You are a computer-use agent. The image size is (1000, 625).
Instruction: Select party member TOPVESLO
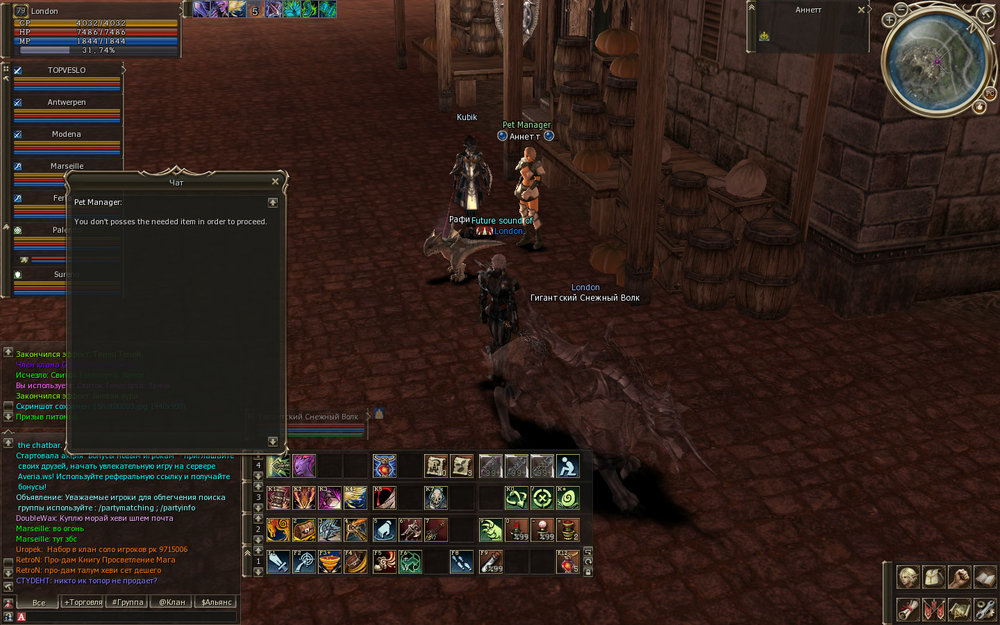click(69, 71)
